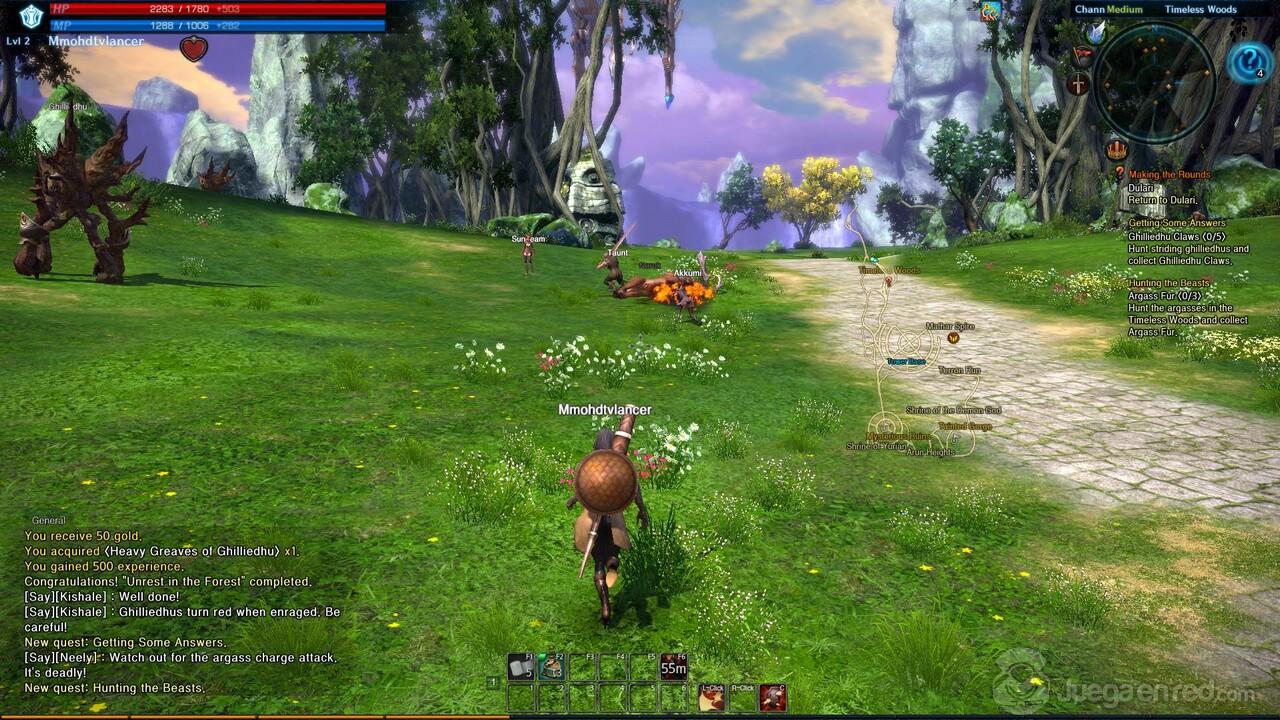Select the Making the Rounds quest
The height and width of the screenshot is (720, 1280).
pyautogui.click(x=1169, y=175)
